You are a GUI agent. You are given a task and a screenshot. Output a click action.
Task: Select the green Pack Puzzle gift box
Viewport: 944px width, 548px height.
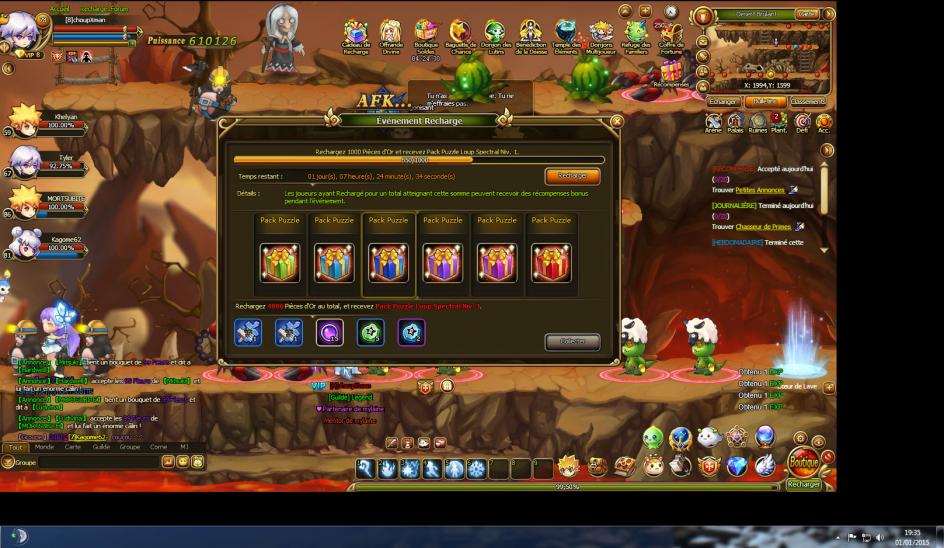point(280,263)
